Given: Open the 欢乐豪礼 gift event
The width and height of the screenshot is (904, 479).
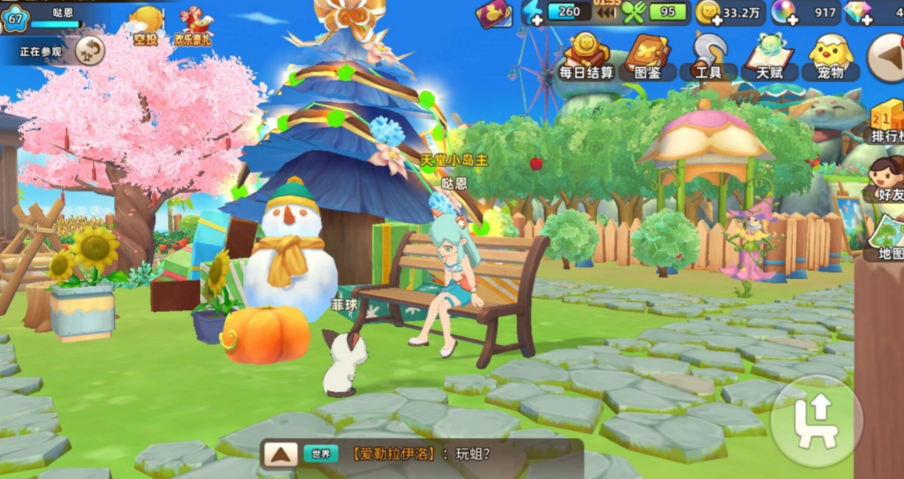Looking at the screenshot, I should (x=193, y=26).
